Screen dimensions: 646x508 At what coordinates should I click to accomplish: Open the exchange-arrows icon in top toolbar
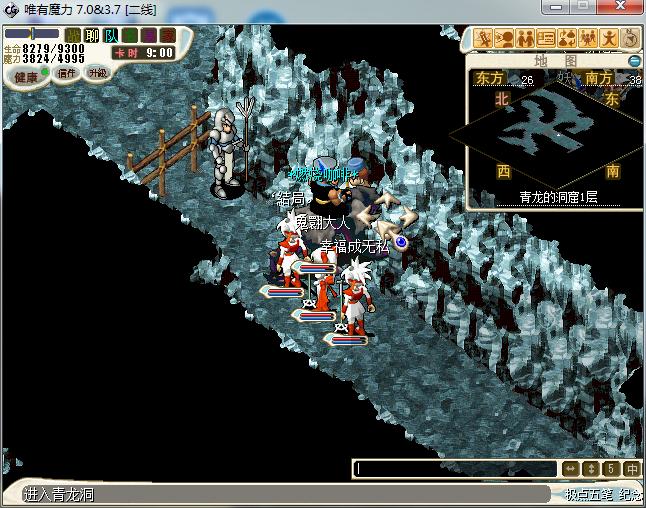567,38
